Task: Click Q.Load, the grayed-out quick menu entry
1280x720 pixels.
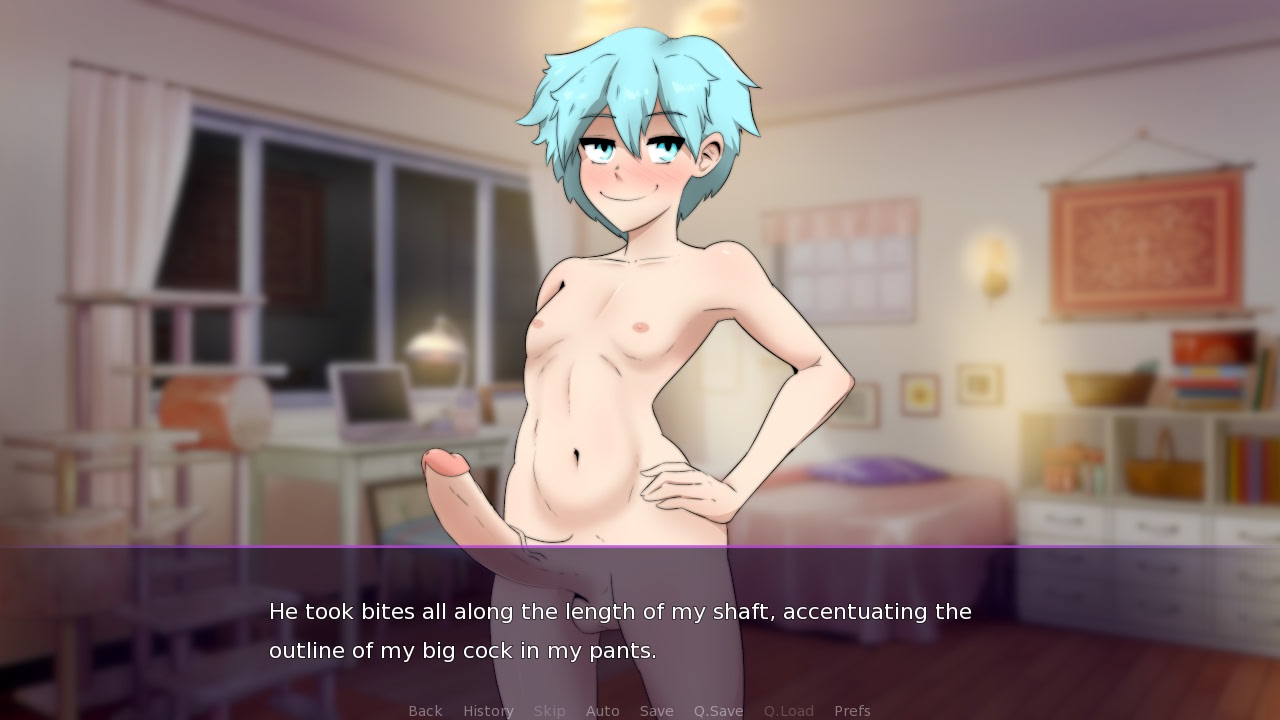Action: (788, 710)
